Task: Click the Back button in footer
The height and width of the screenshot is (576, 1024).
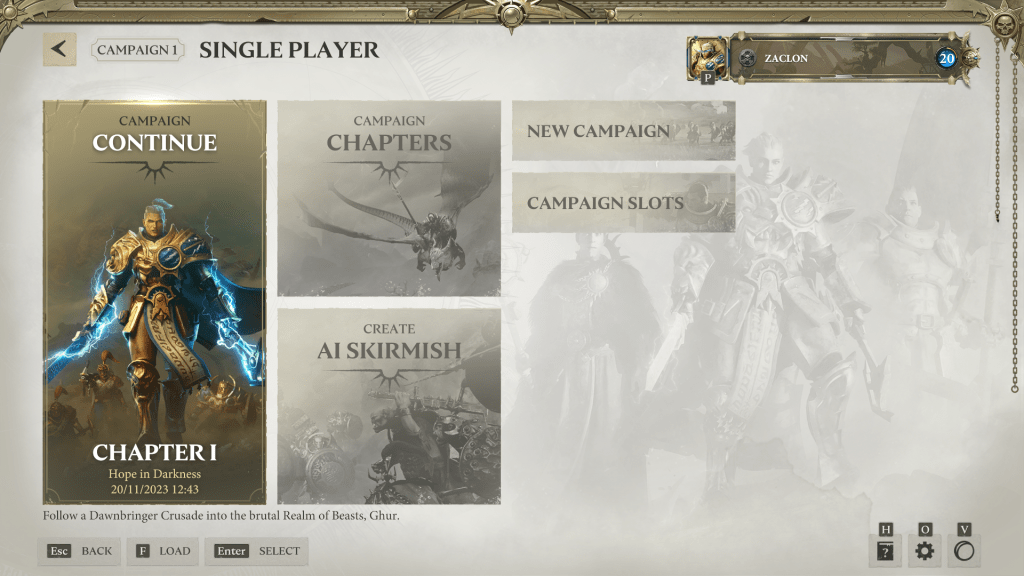Action: point(80,551)
